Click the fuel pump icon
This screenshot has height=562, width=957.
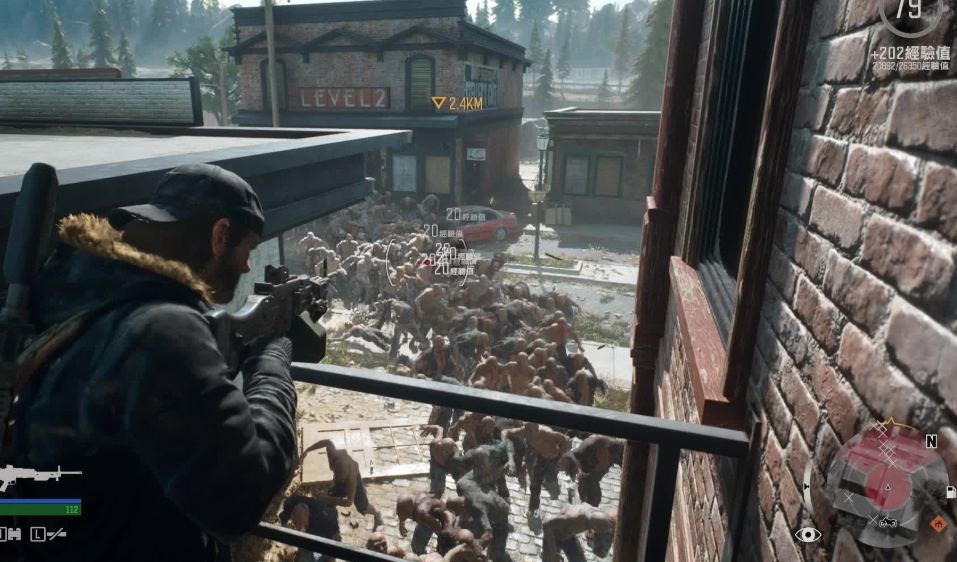950,491
